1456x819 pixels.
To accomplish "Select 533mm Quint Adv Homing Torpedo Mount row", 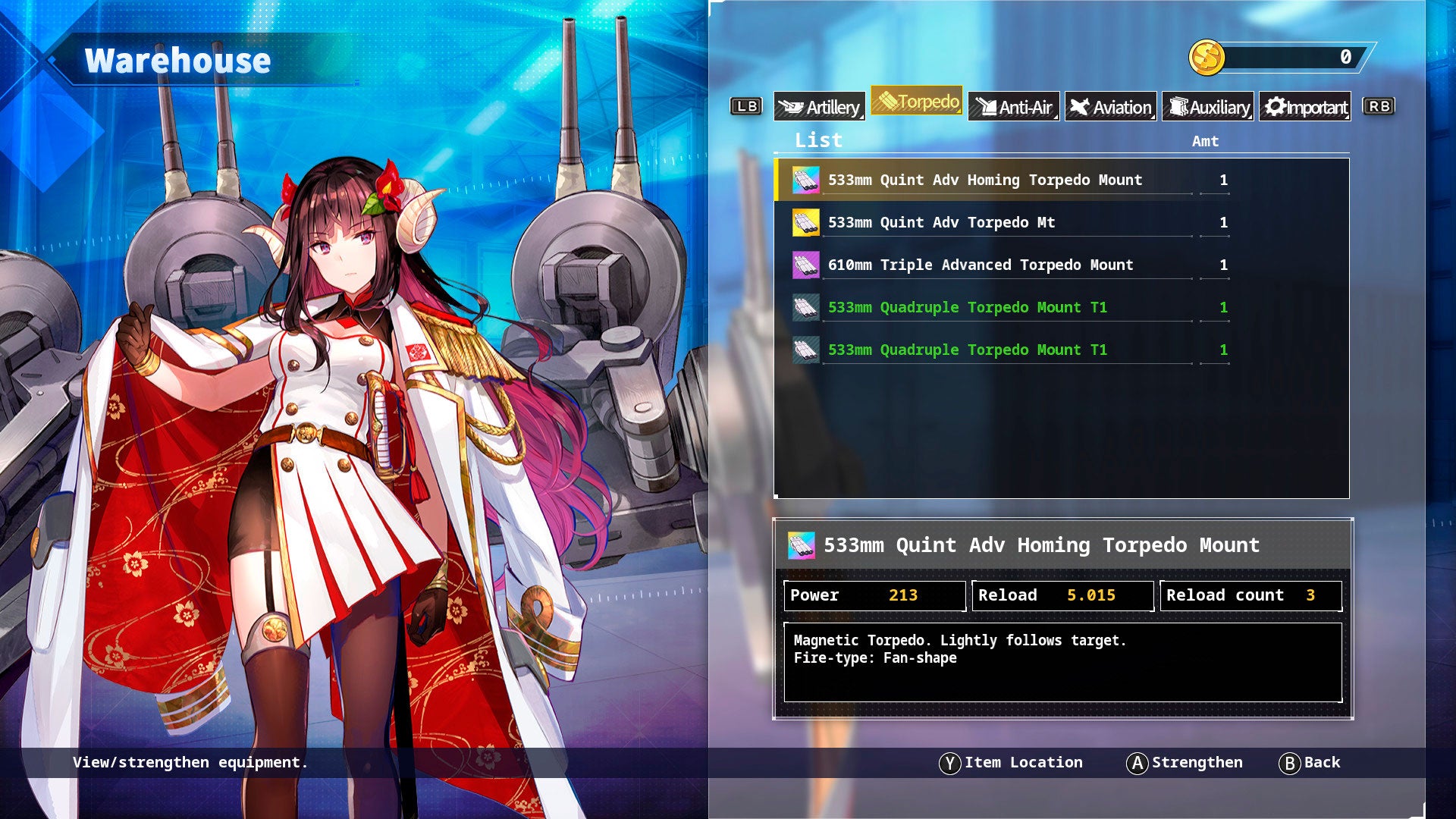I will 984,180.
